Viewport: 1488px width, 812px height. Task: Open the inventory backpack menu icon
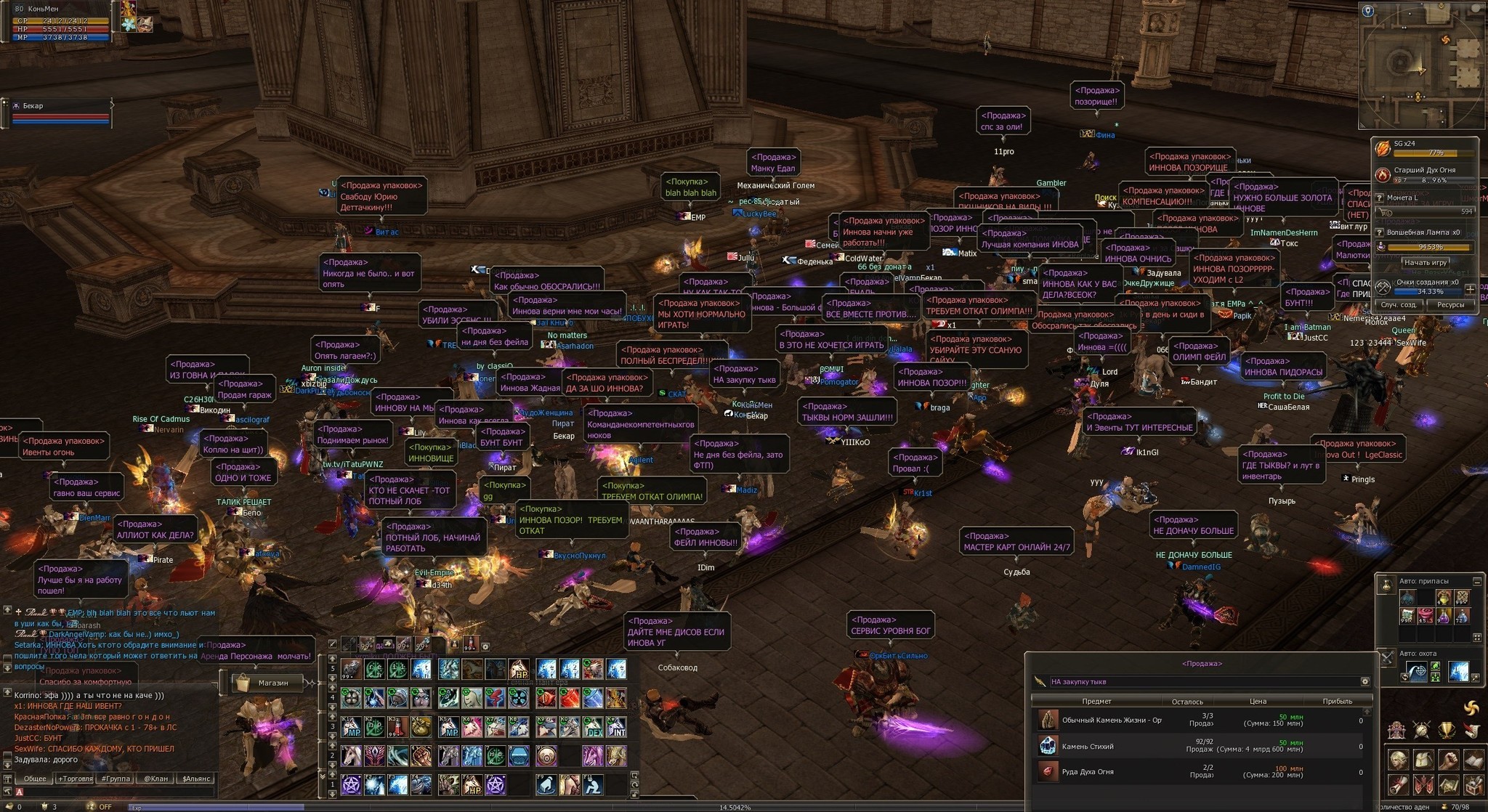pyautogui.click(x=1423, y=760)
